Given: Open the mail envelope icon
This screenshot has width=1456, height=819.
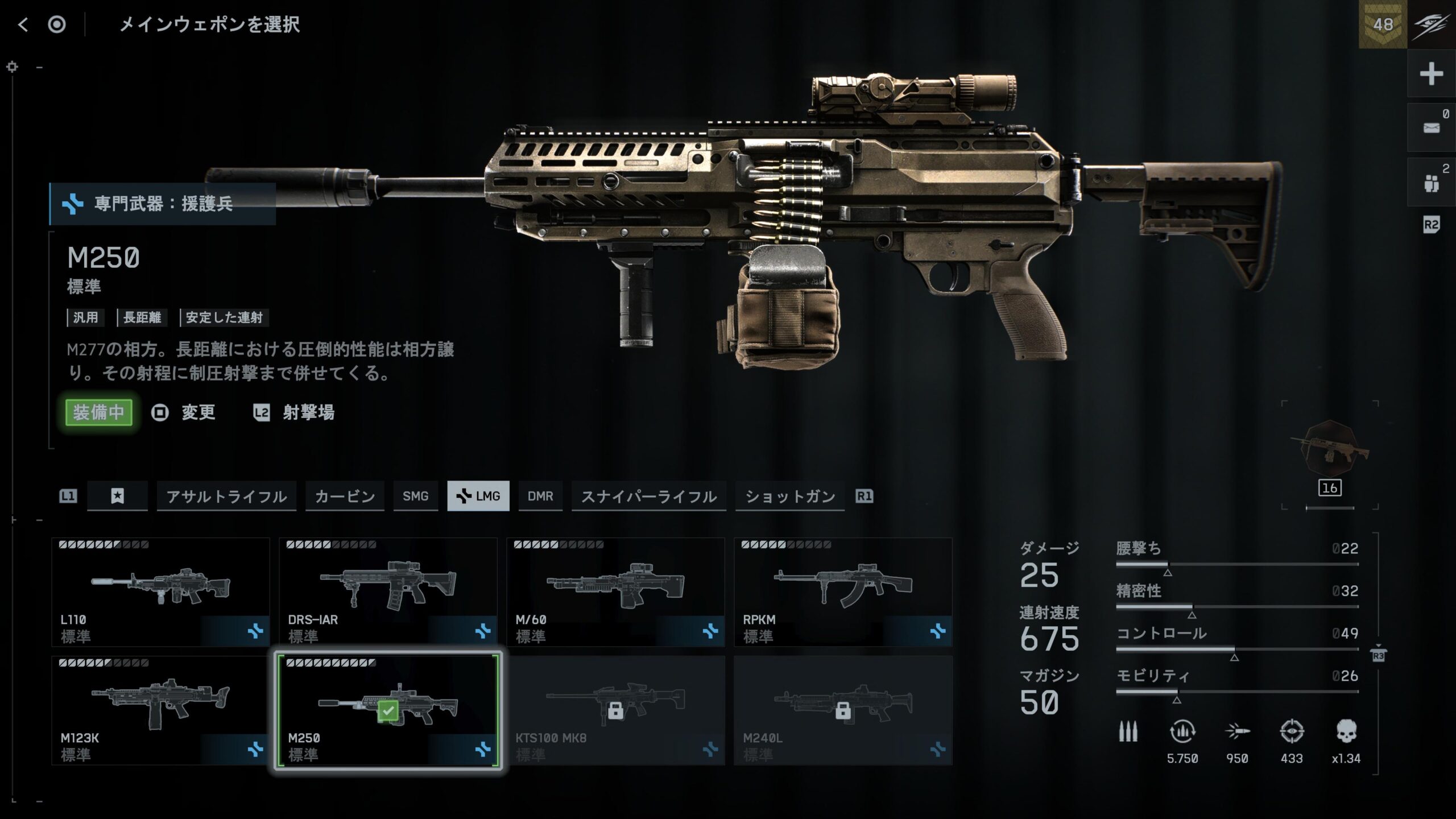Looking at the screenshot, I should 1431,127.
